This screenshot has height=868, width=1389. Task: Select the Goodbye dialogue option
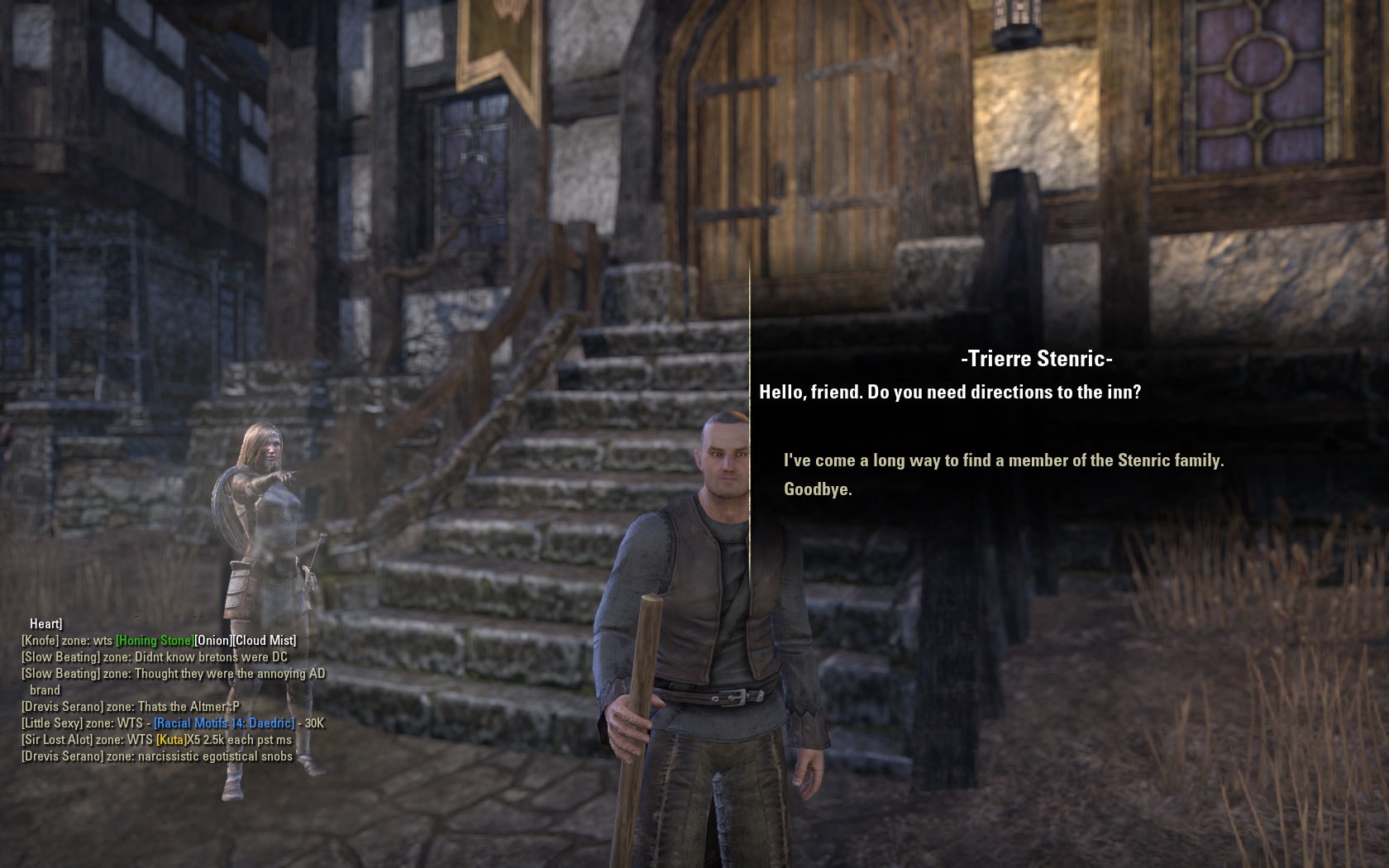point(818,489)
